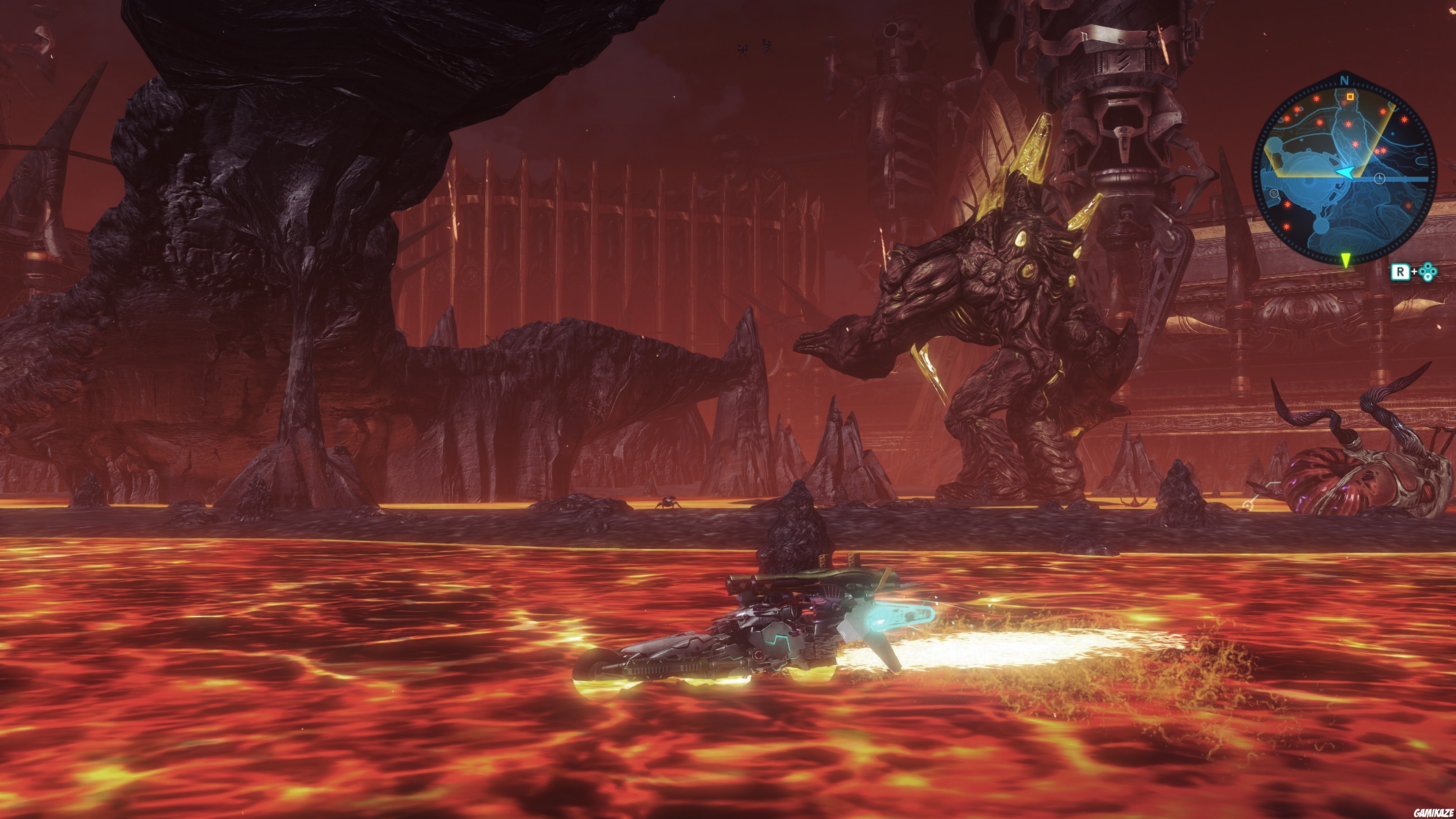Click the red enemy dot near the minimap's bottom-left
1456x819 pixels.
1287,227
